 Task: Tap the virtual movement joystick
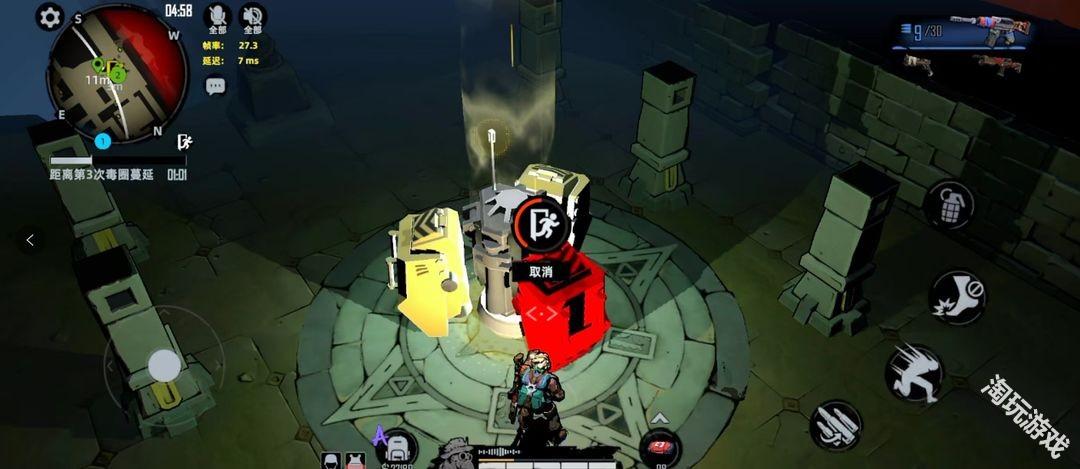164,367
